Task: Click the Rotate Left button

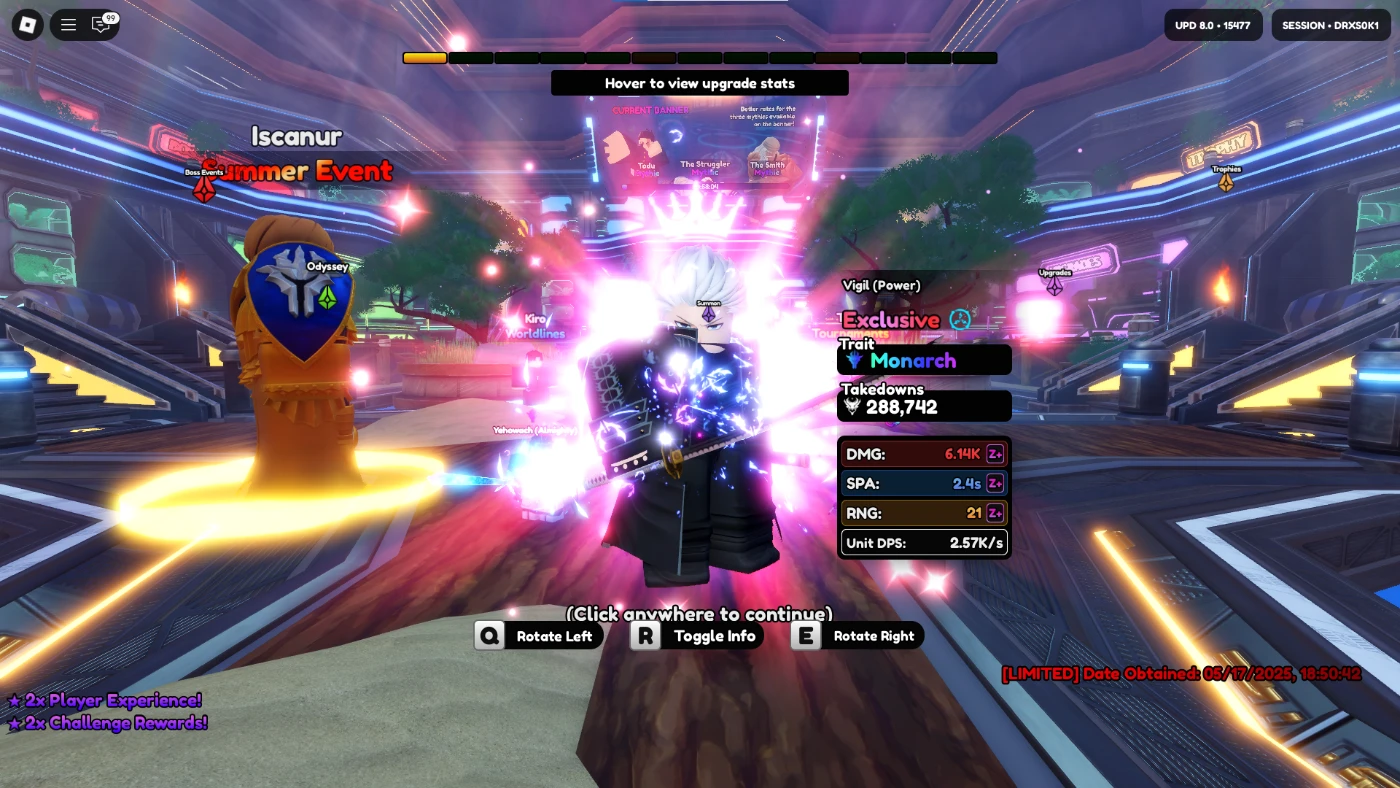Action: 539,636
